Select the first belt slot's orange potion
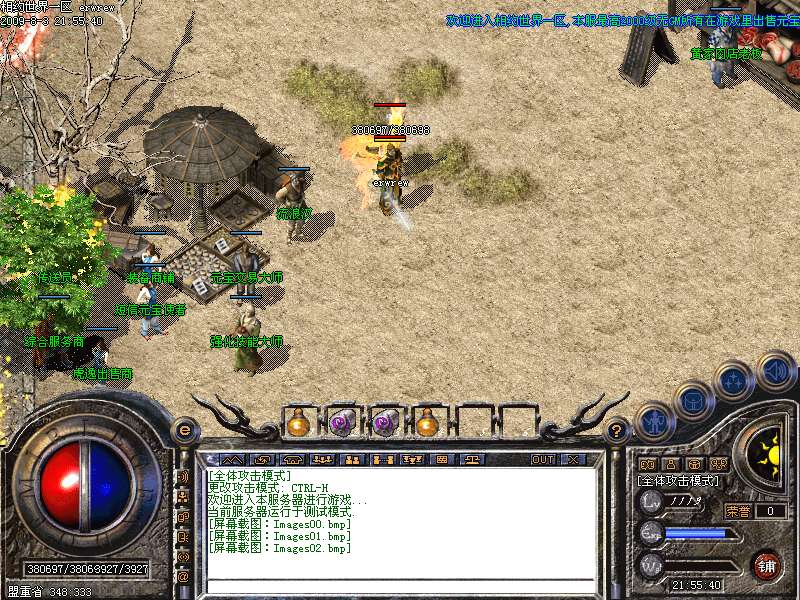 (x=298, y=422)
